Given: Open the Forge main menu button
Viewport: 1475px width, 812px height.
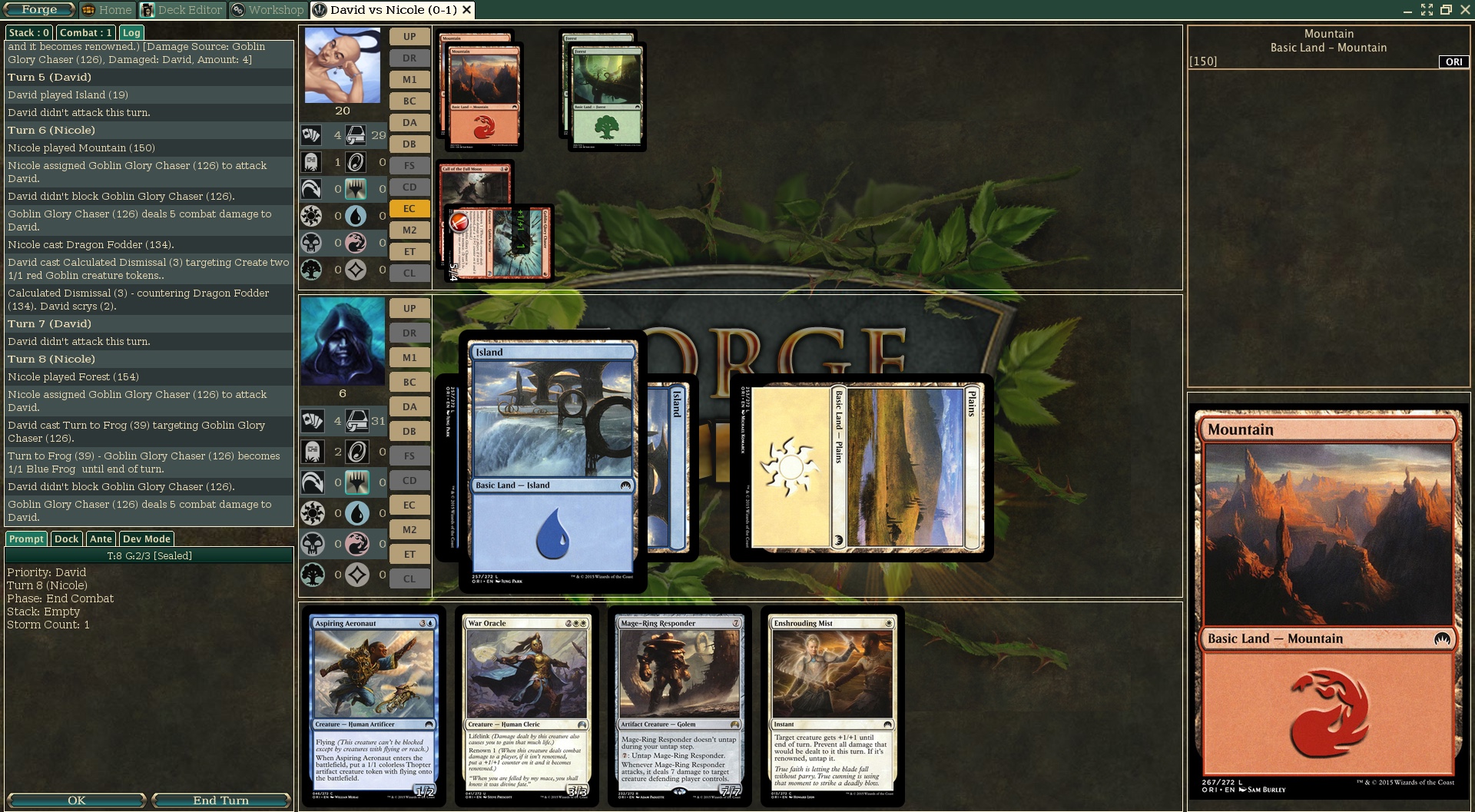Looking at the screenshot, I should coord(39,10).
